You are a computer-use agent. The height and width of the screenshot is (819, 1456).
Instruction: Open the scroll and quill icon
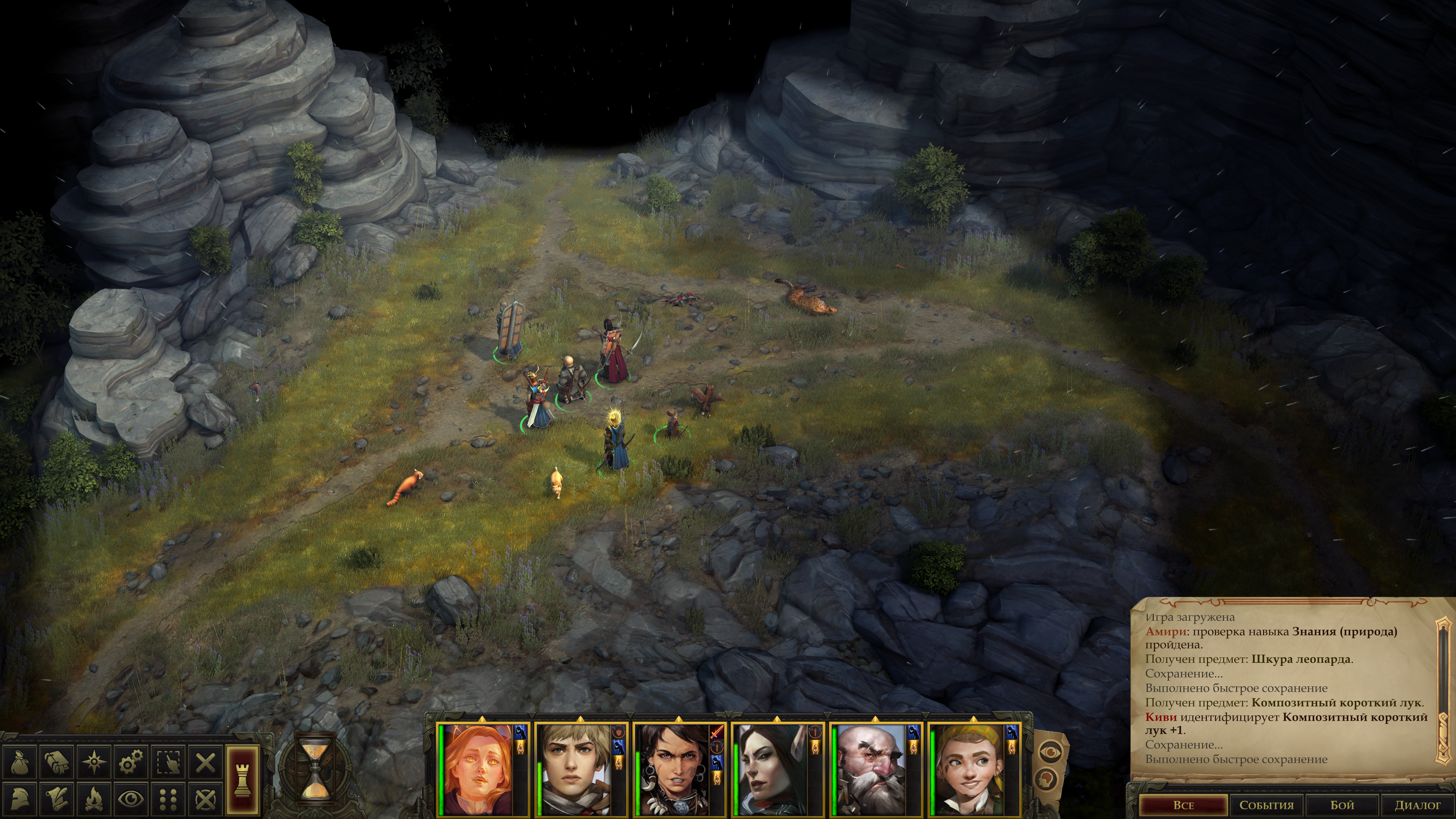(56, 799)
